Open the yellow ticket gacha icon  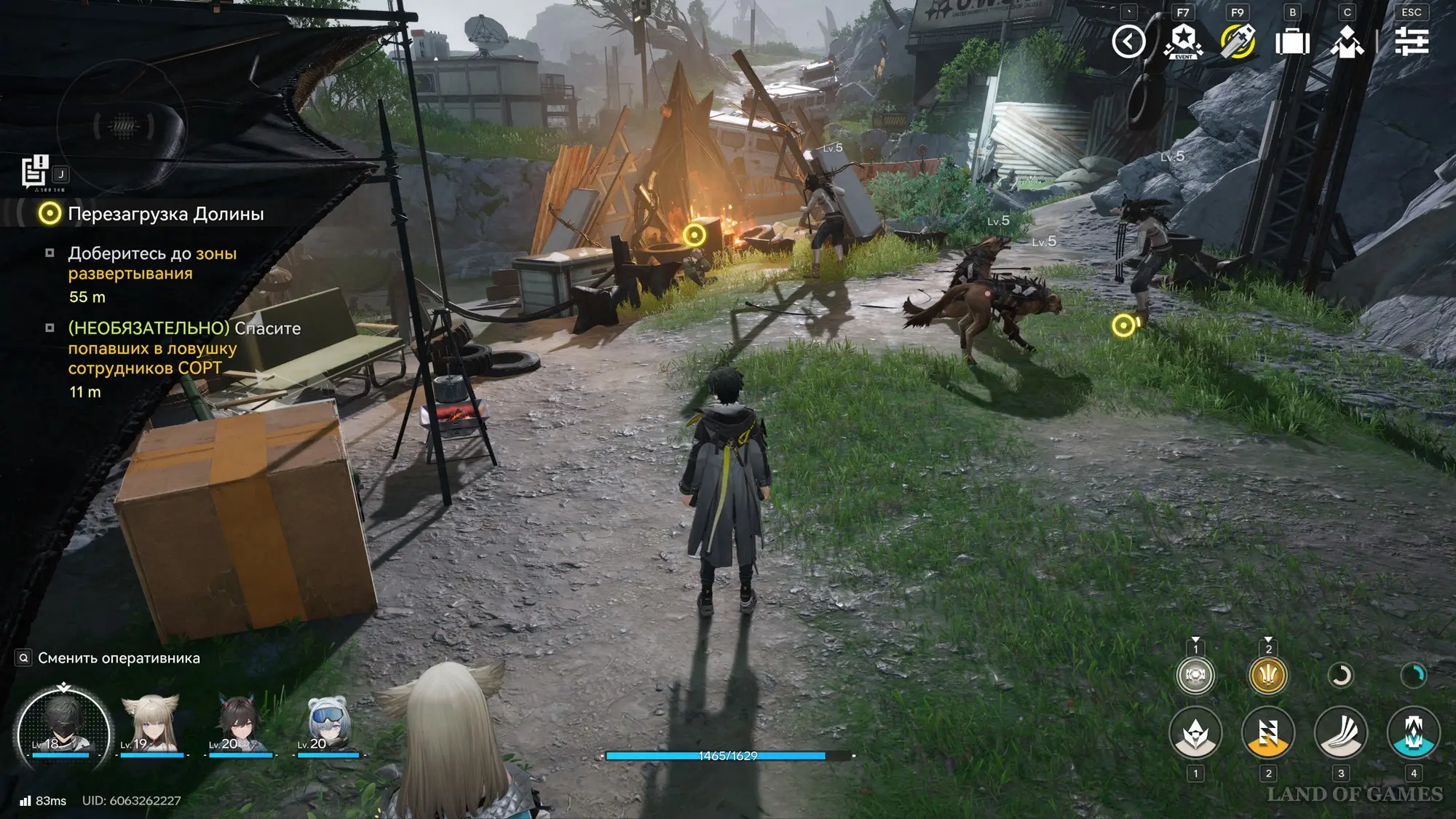[x=1238, y=41]
